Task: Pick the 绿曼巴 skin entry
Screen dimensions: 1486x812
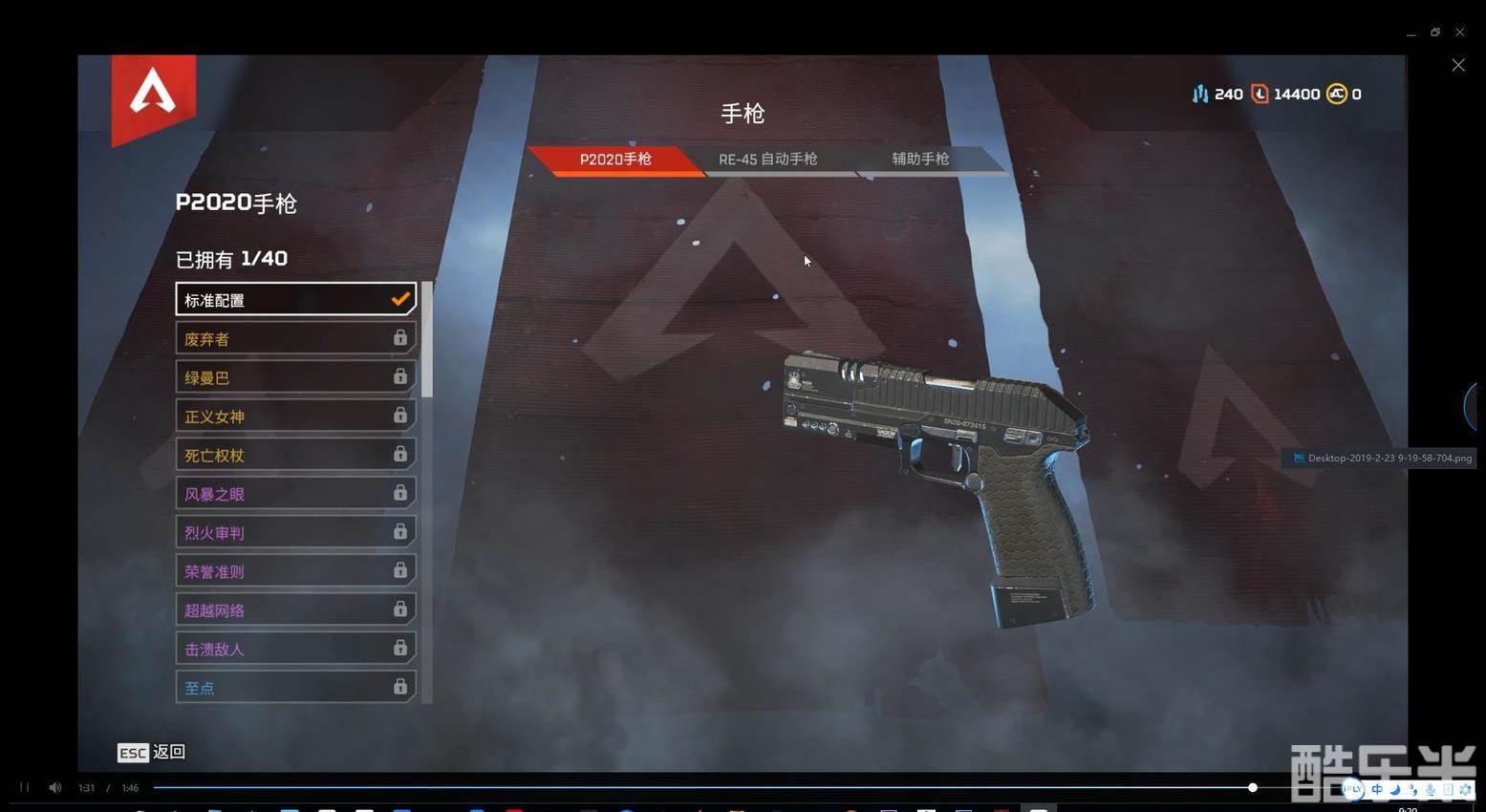Action: point(295,377)
